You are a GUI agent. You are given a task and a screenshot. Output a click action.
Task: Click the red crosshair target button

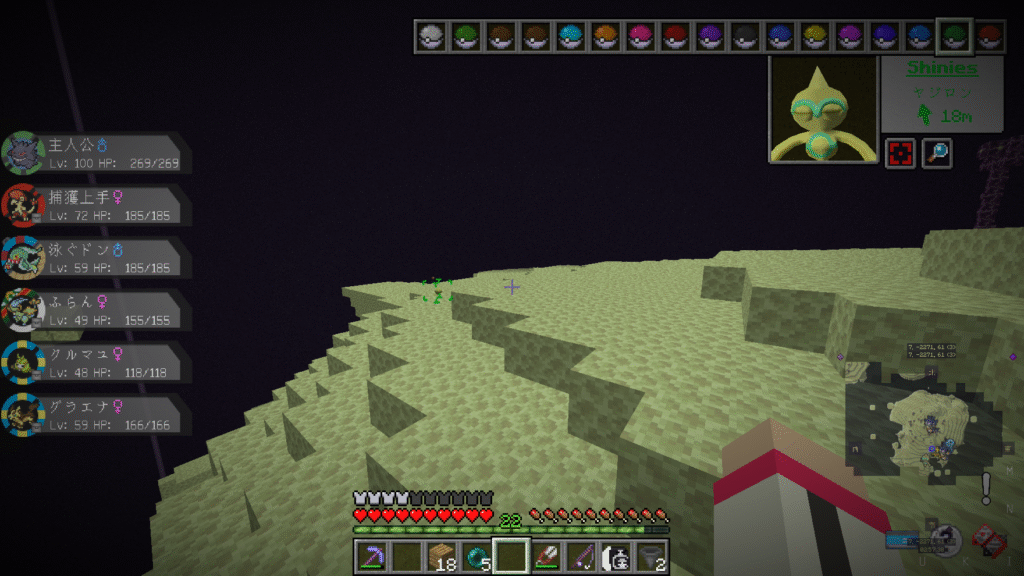point(900,153)
